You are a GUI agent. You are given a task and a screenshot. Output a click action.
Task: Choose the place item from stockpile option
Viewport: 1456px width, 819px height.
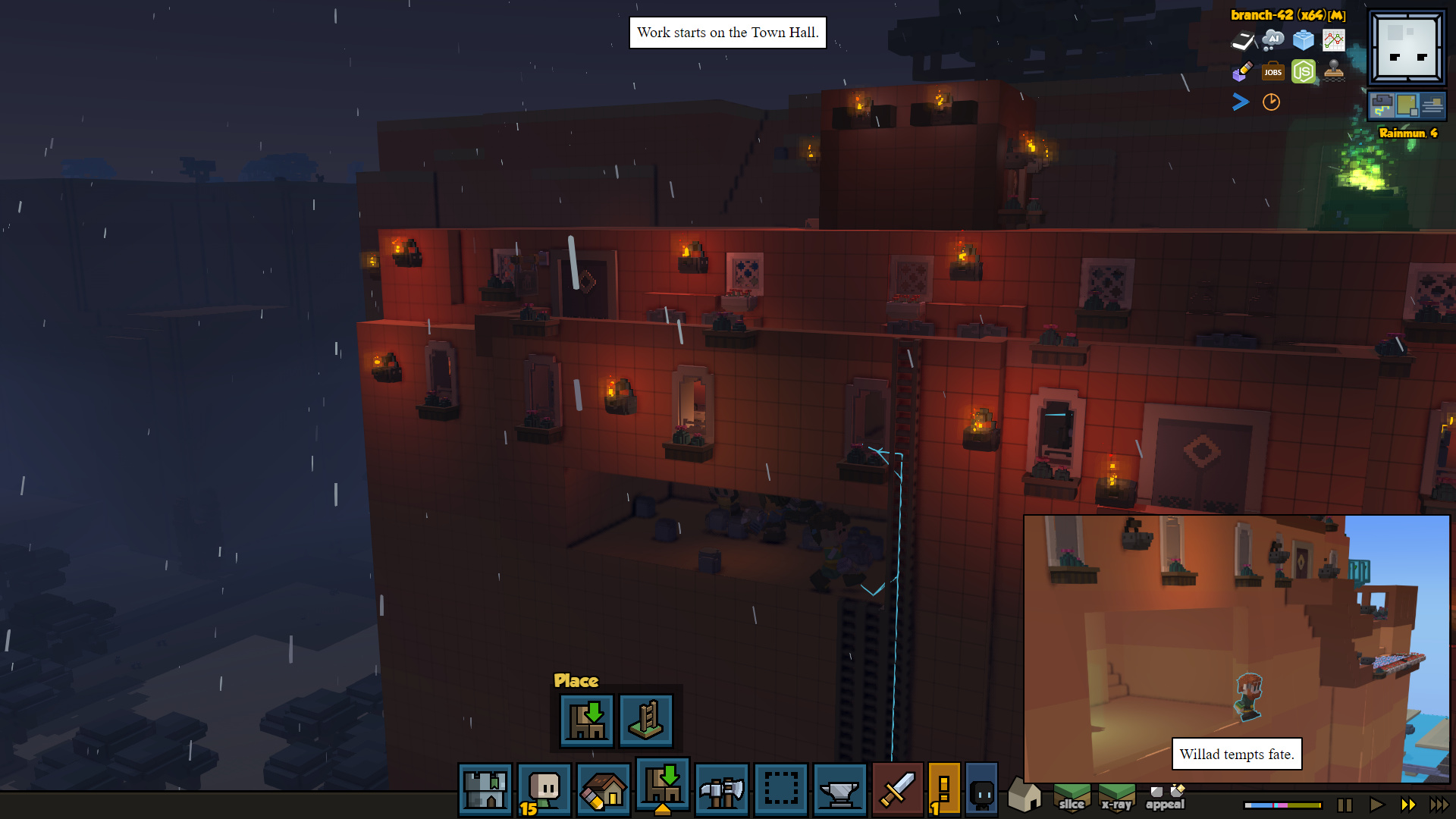point(587,720)
